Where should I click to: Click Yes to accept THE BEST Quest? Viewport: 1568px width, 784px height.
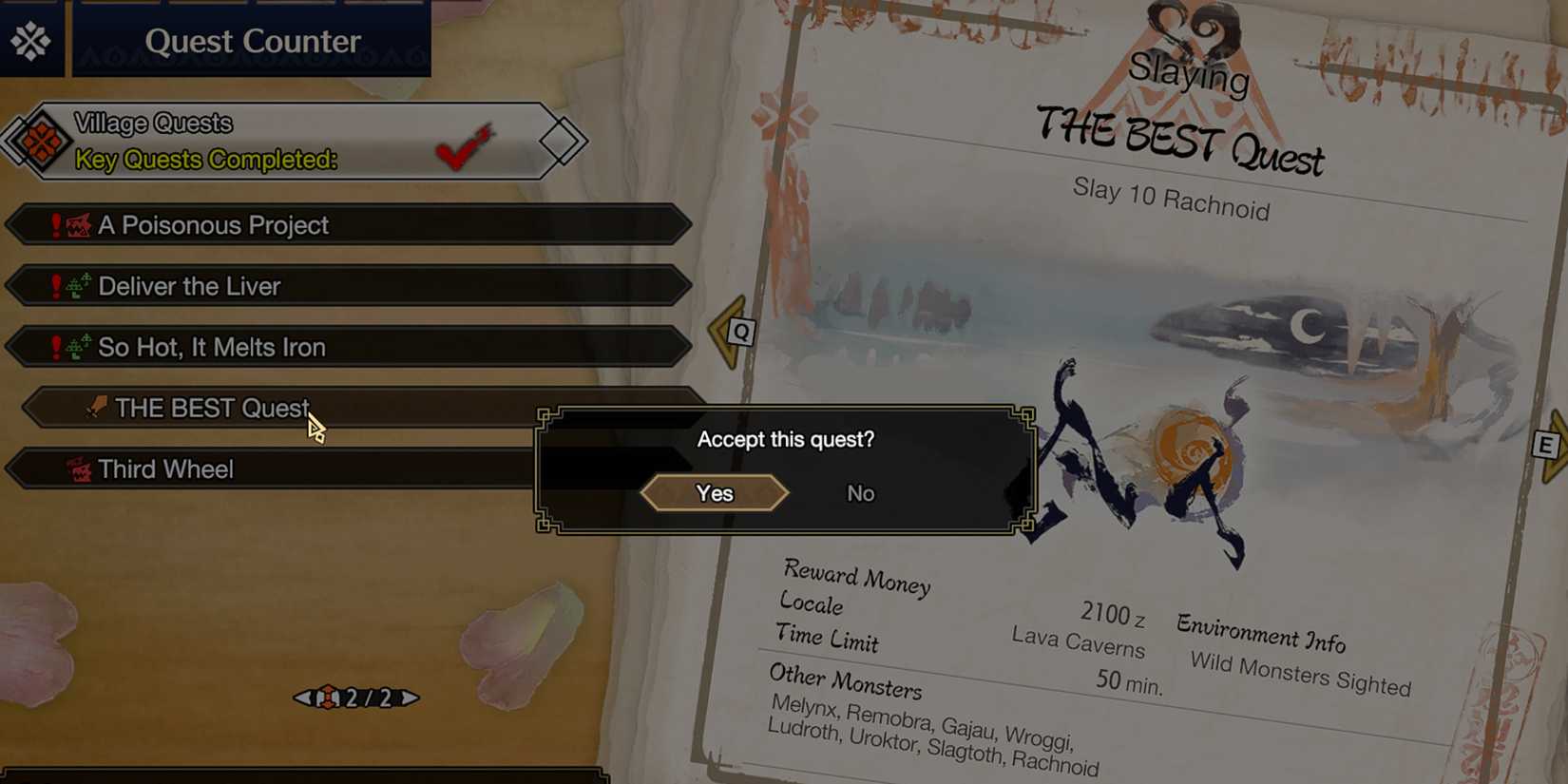pos(716,493)
